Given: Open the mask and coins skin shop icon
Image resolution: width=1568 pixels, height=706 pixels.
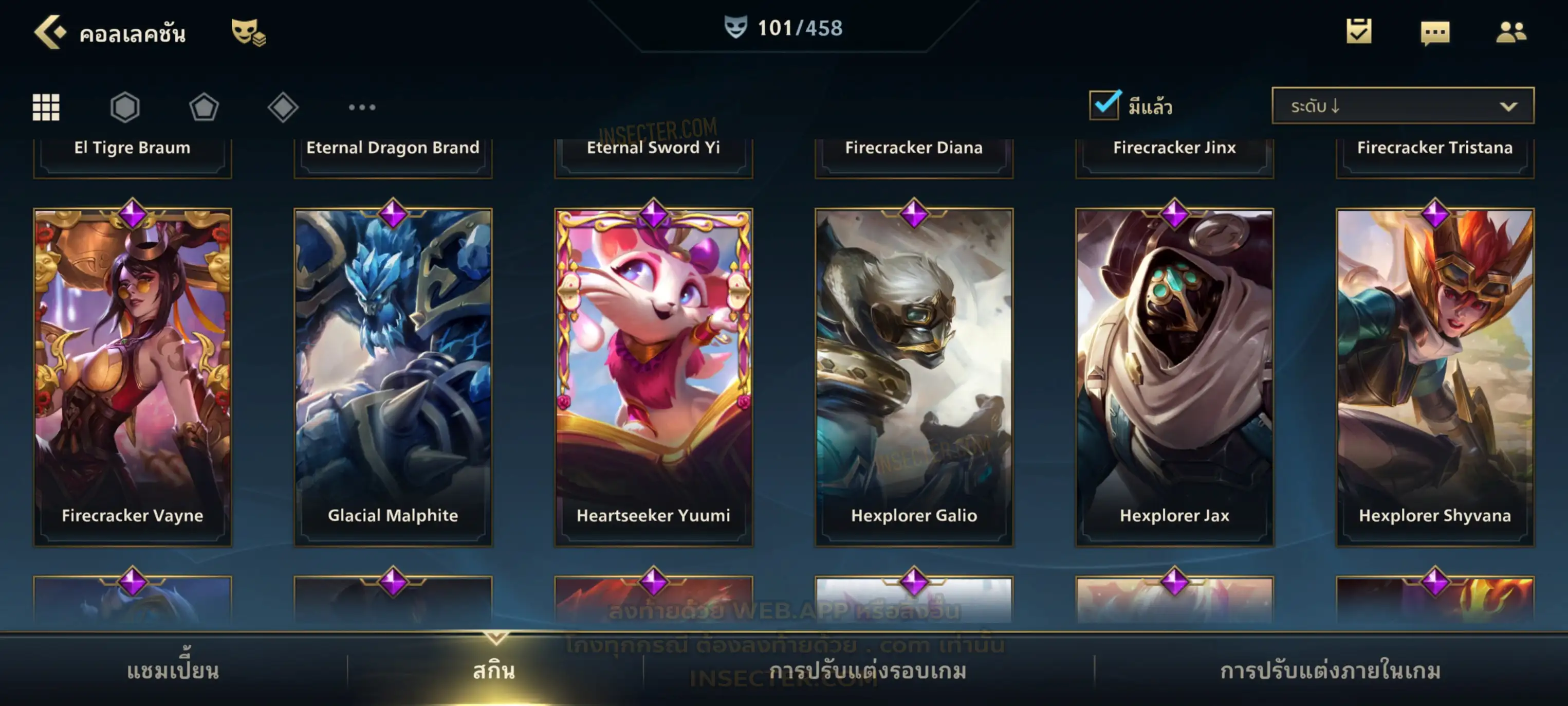Looking at the screenshot, I should coord(248,32).
